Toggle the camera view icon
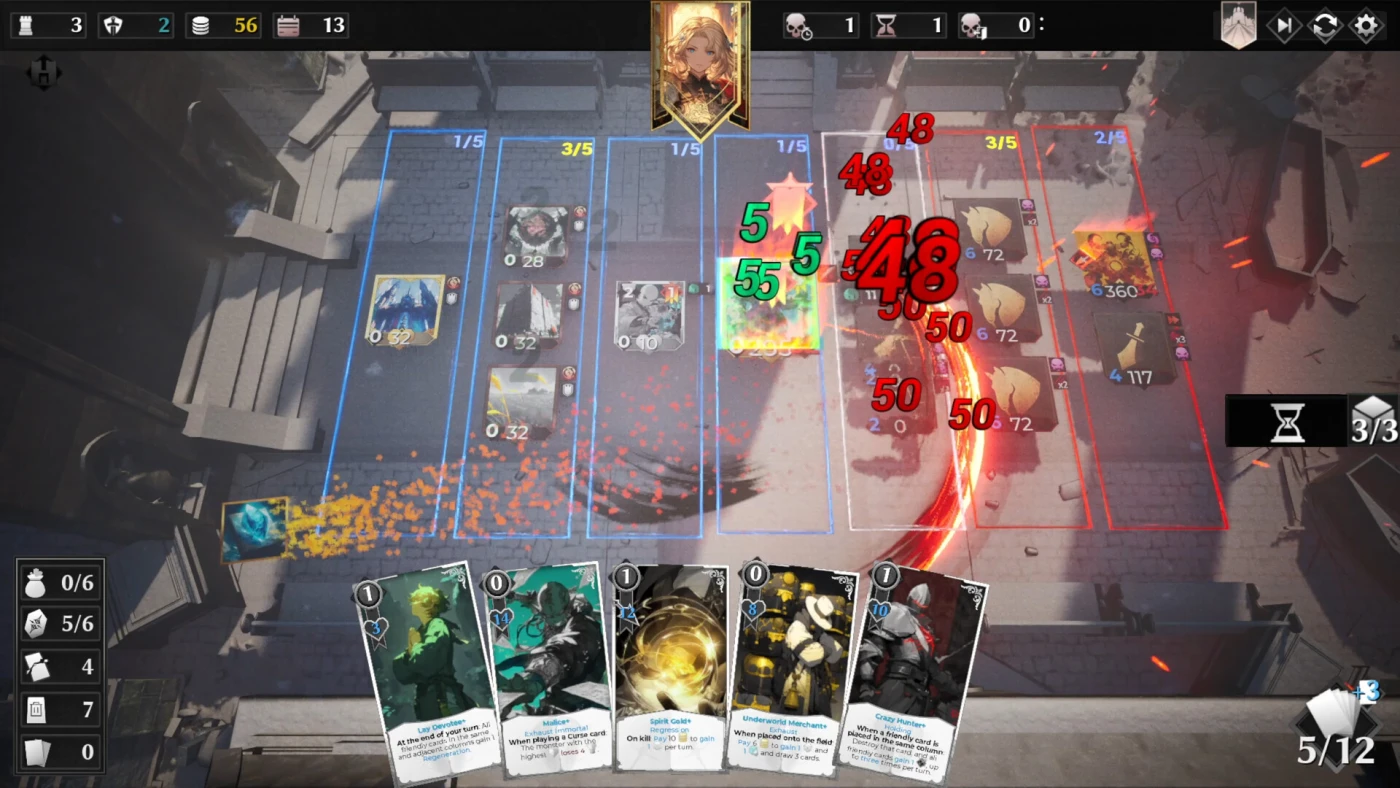The height and width of the screenshot is (788, 1400). (44, 72)
